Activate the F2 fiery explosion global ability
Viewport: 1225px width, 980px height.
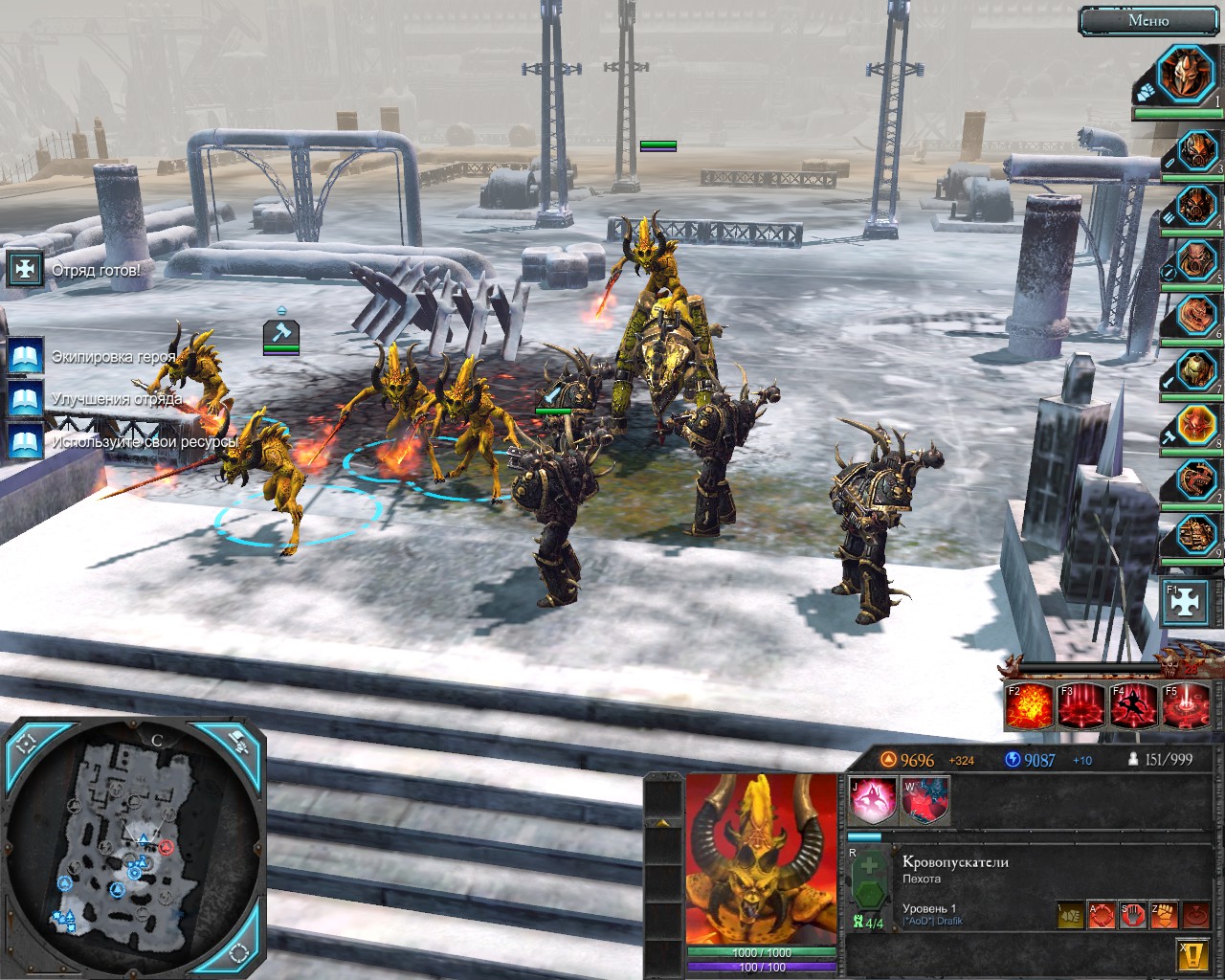(1029, 707)
